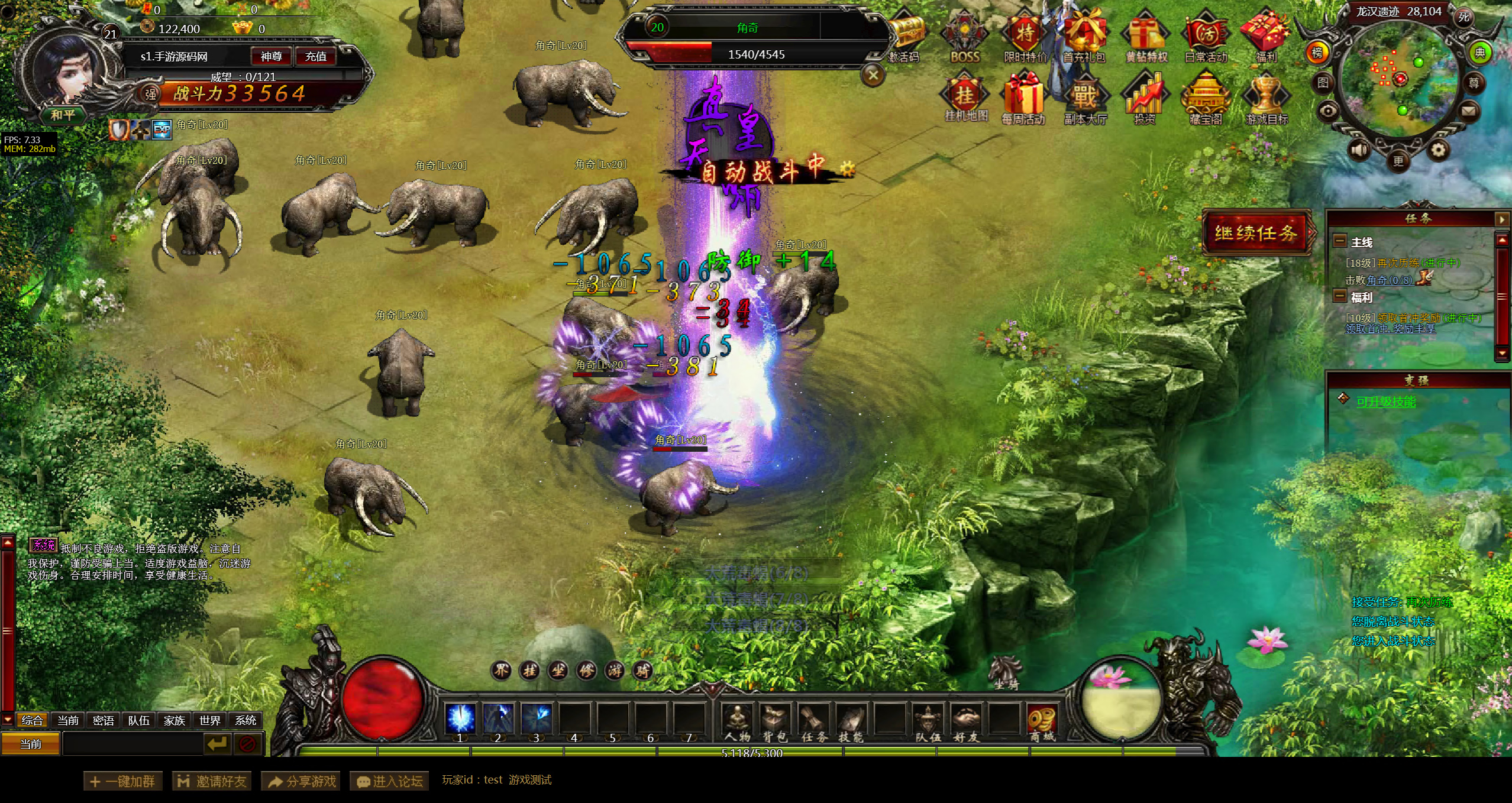This screenshot has height=803, width=1512.
Task: Open the 商城 shop icon
Action: tap(1042, 722)
